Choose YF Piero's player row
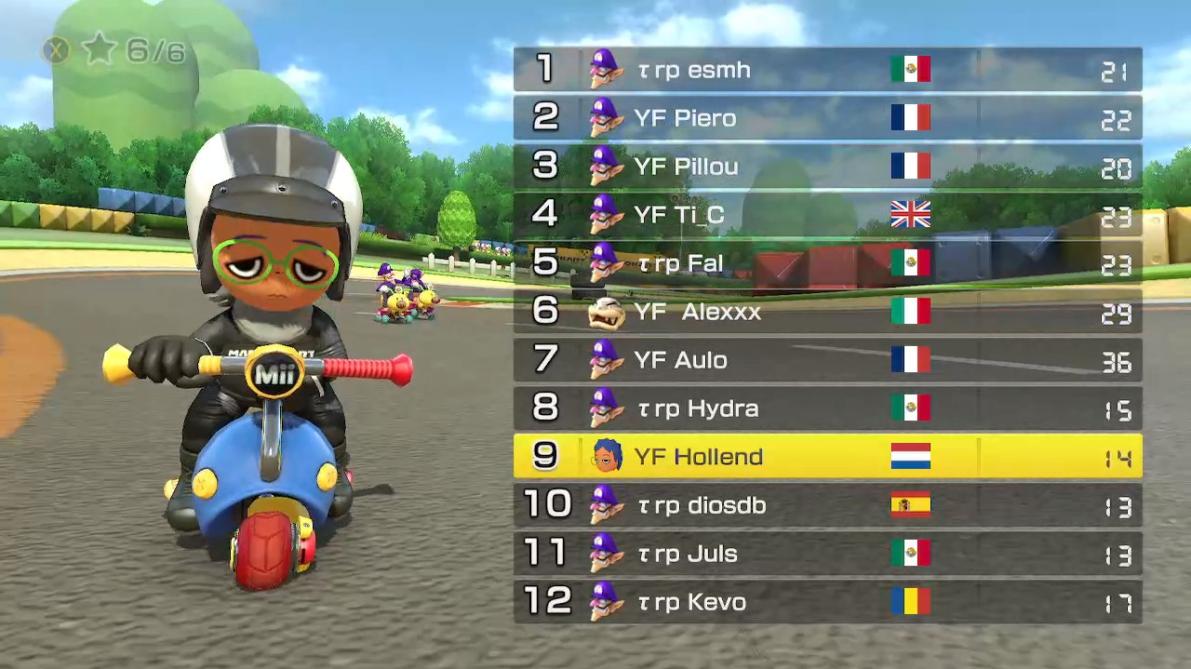 (x=827, y=118)
